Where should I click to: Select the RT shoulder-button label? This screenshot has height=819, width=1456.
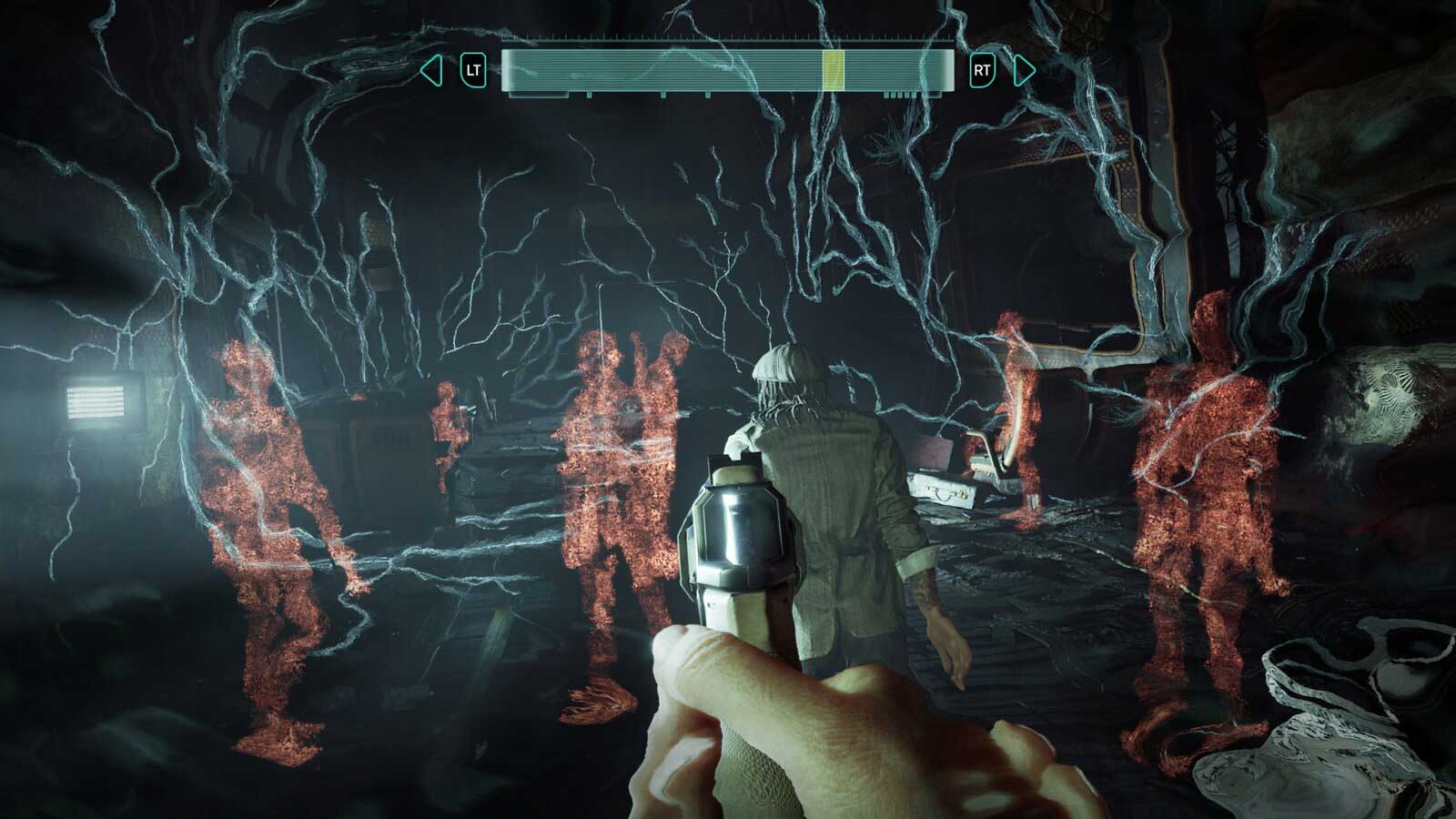tap(981, 69)
